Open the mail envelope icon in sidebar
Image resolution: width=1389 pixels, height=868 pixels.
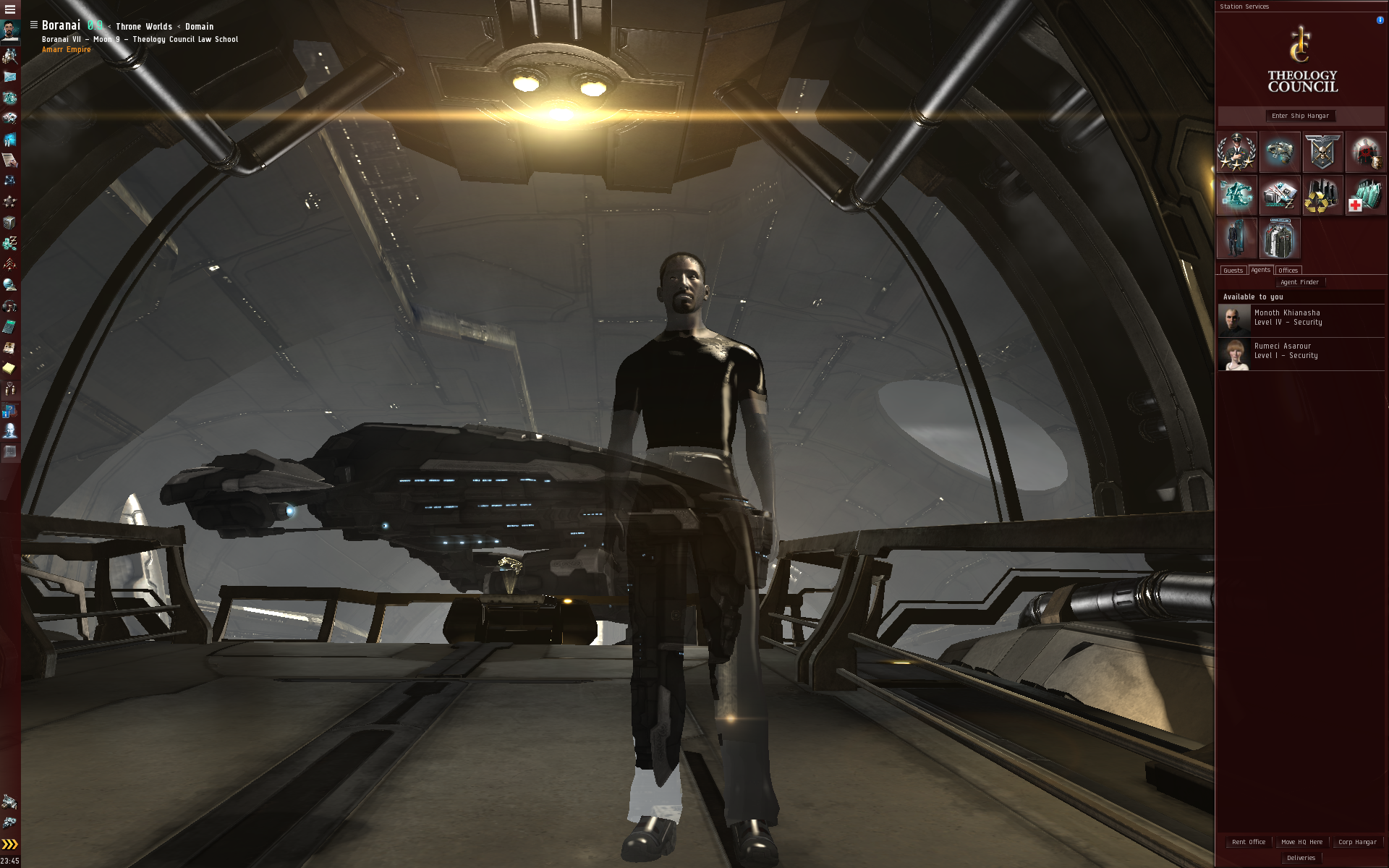point(10,77)
